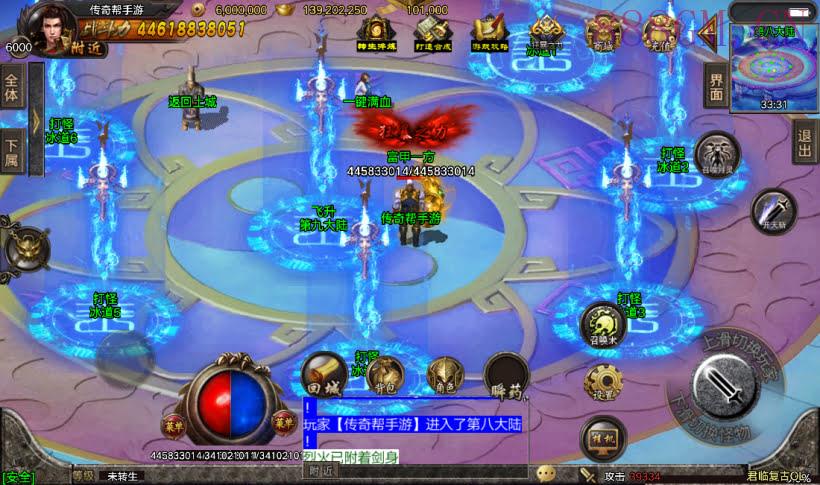Select the 下属 tab on the left panel

pos(12,151)
